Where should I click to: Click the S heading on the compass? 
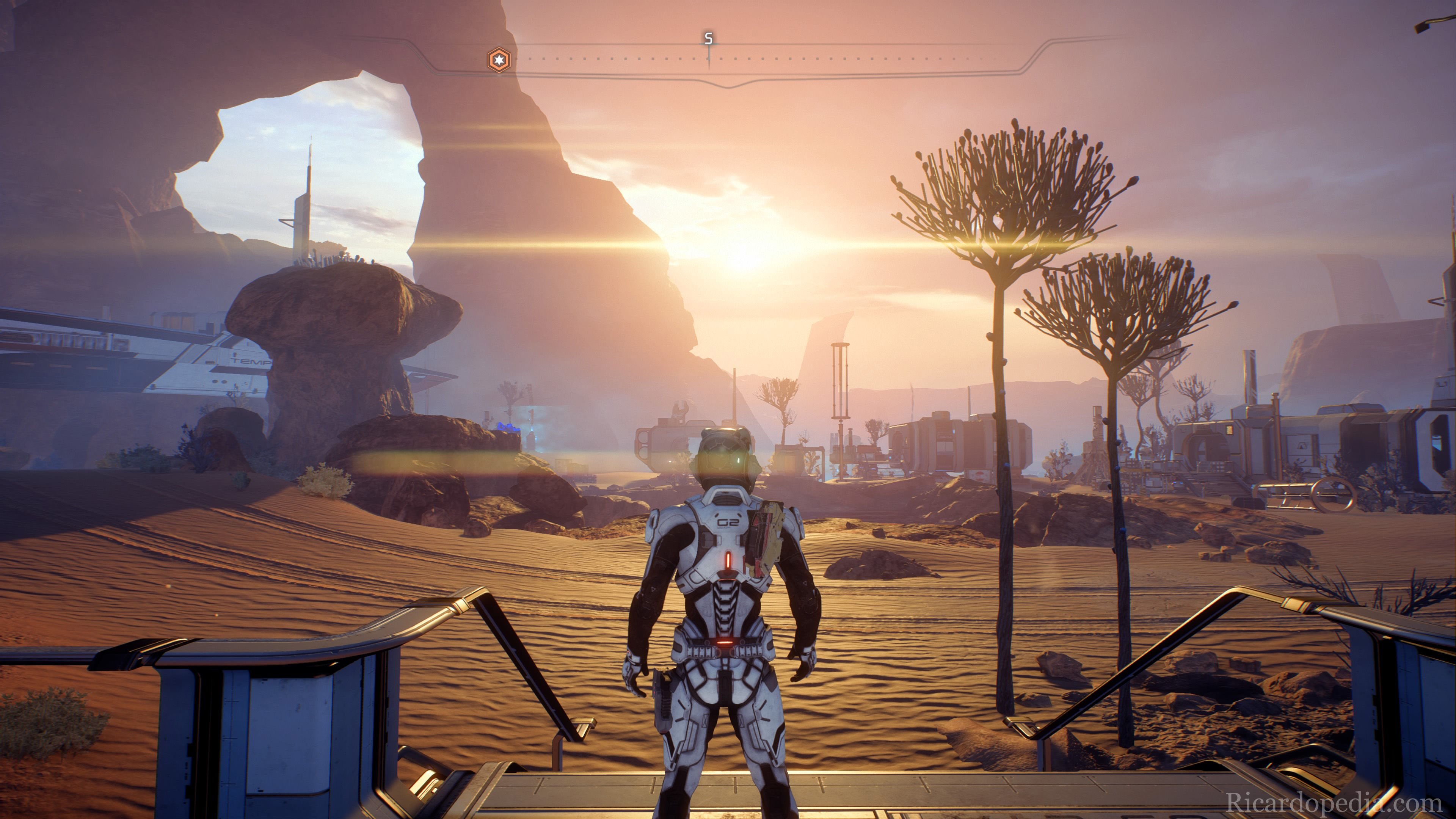pos(708,39)
